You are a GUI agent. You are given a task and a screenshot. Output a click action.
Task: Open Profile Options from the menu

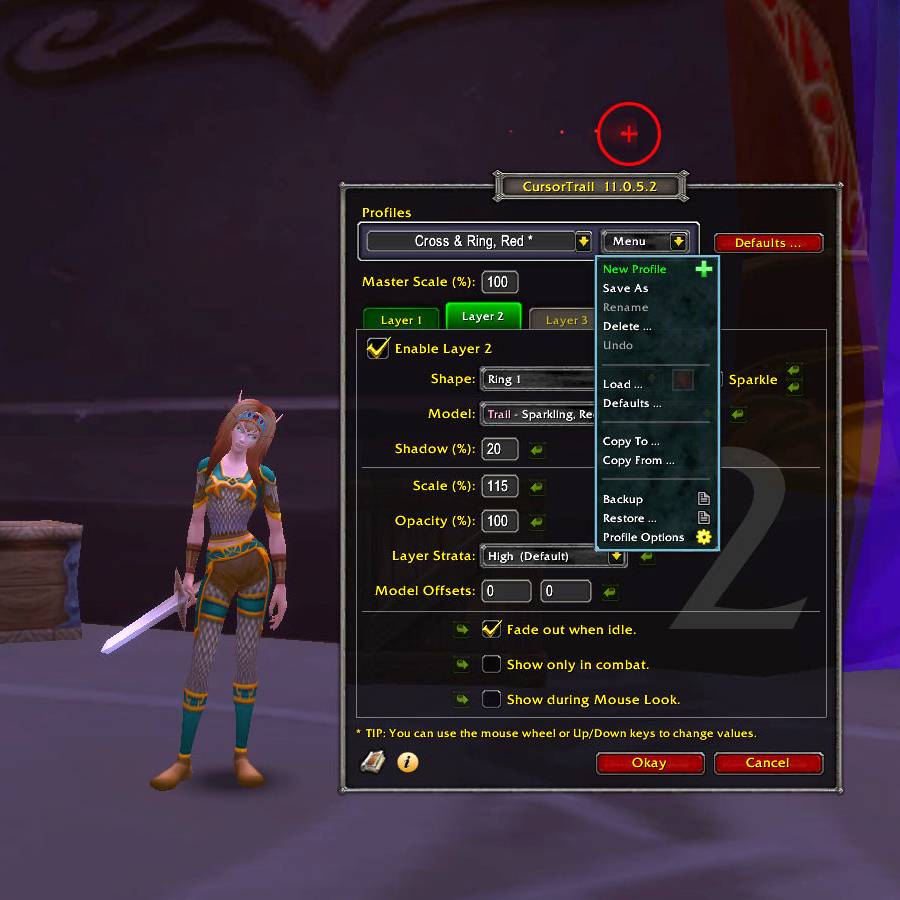644,537
